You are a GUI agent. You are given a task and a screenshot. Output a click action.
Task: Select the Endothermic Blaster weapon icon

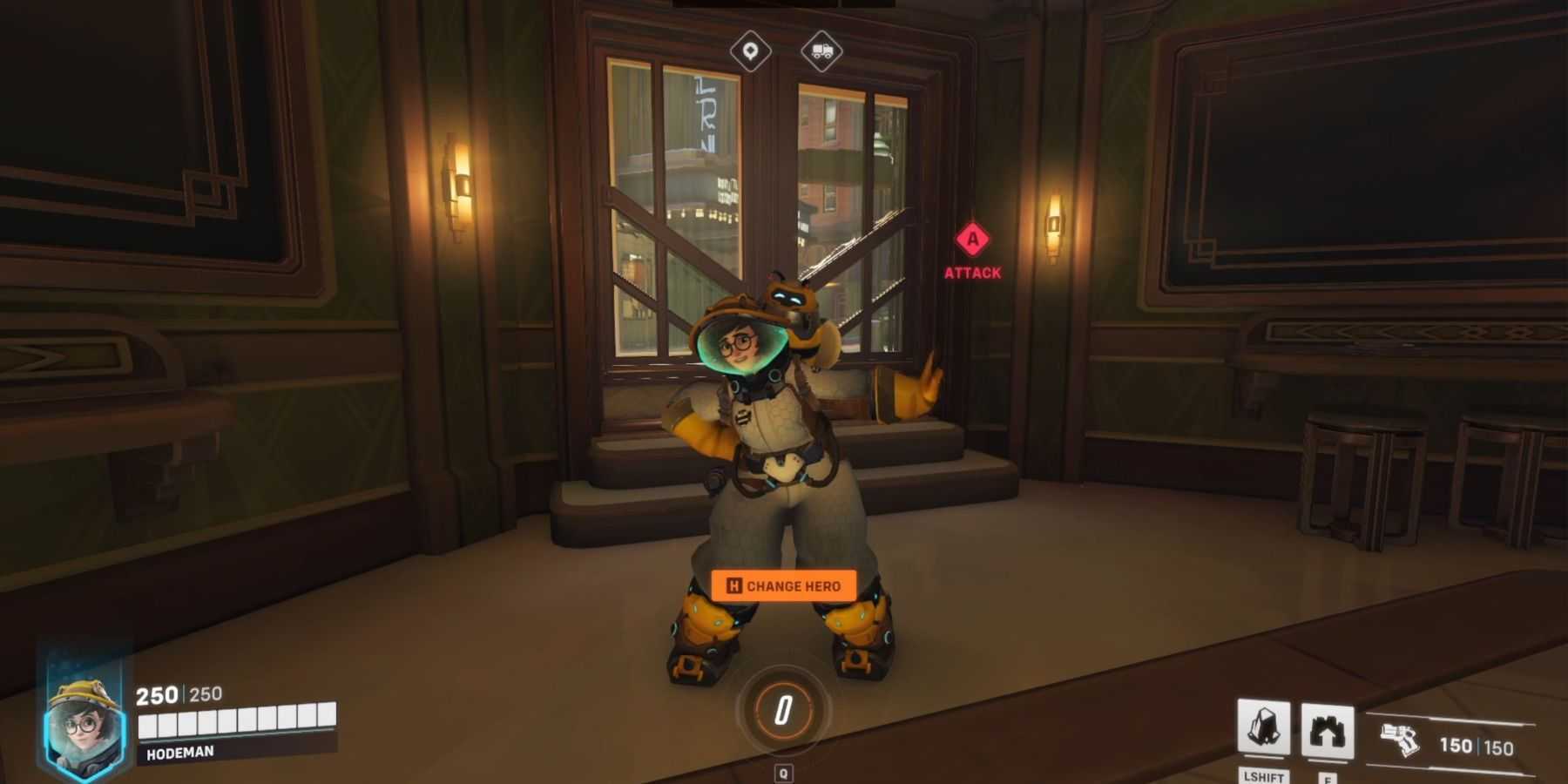point(1400,741)
